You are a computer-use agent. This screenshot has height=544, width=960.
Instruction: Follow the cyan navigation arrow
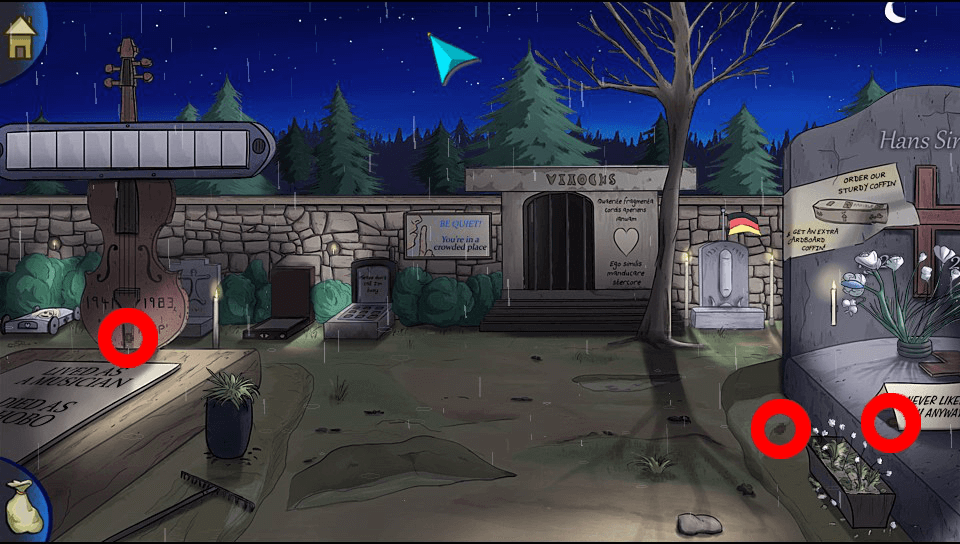click(x=451, y=59)
